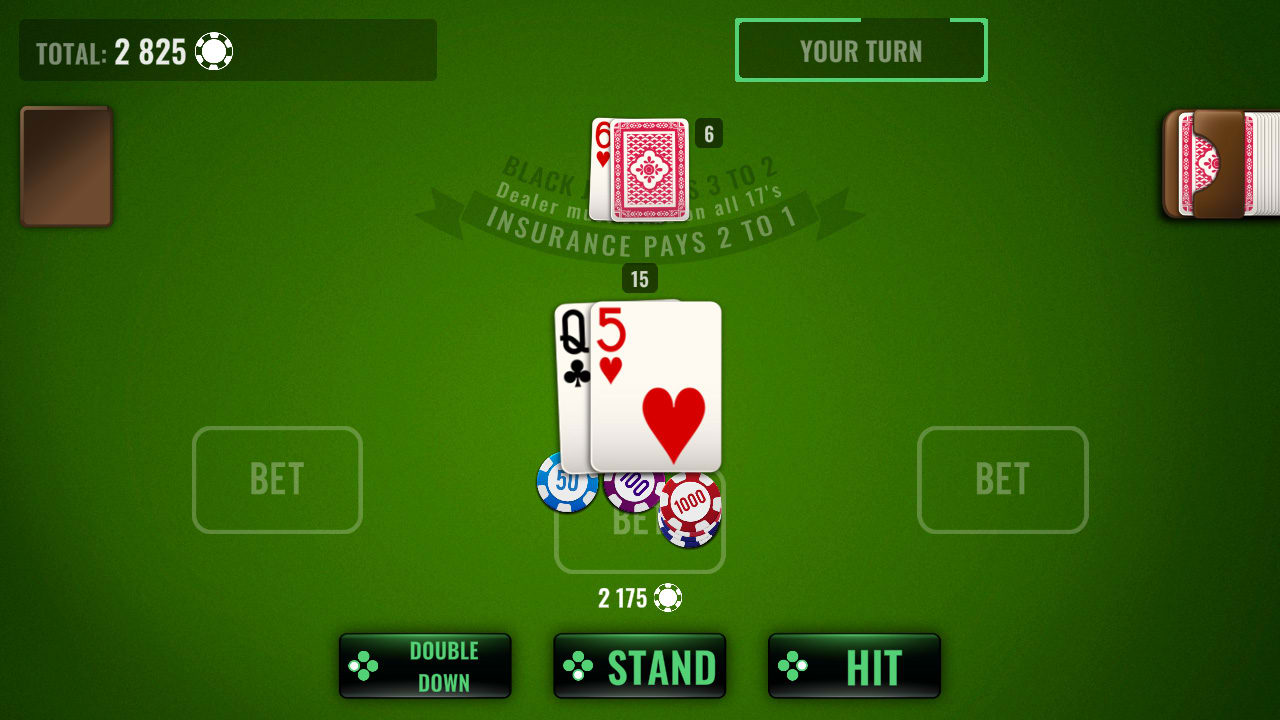1280x720 pixels.
Task: Click the left BET placement zone
Action: (x=276, y=479)
